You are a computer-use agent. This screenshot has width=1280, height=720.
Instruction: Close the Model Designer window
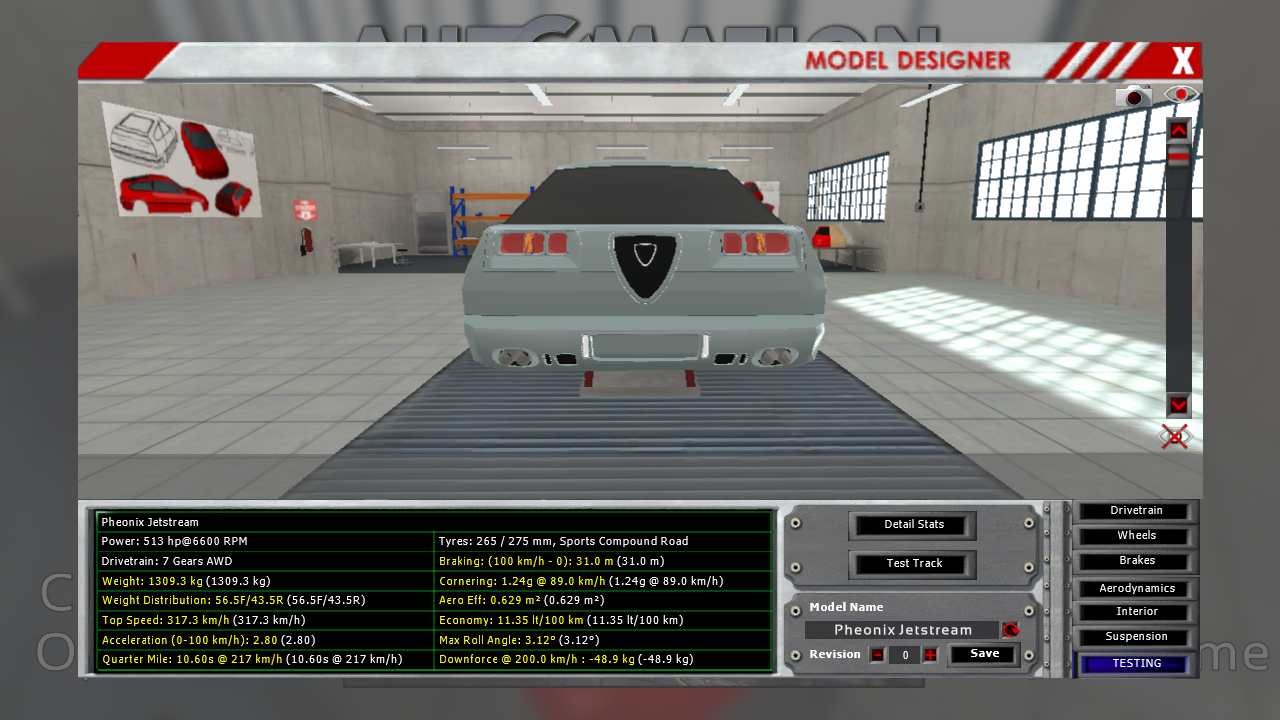1183,61
